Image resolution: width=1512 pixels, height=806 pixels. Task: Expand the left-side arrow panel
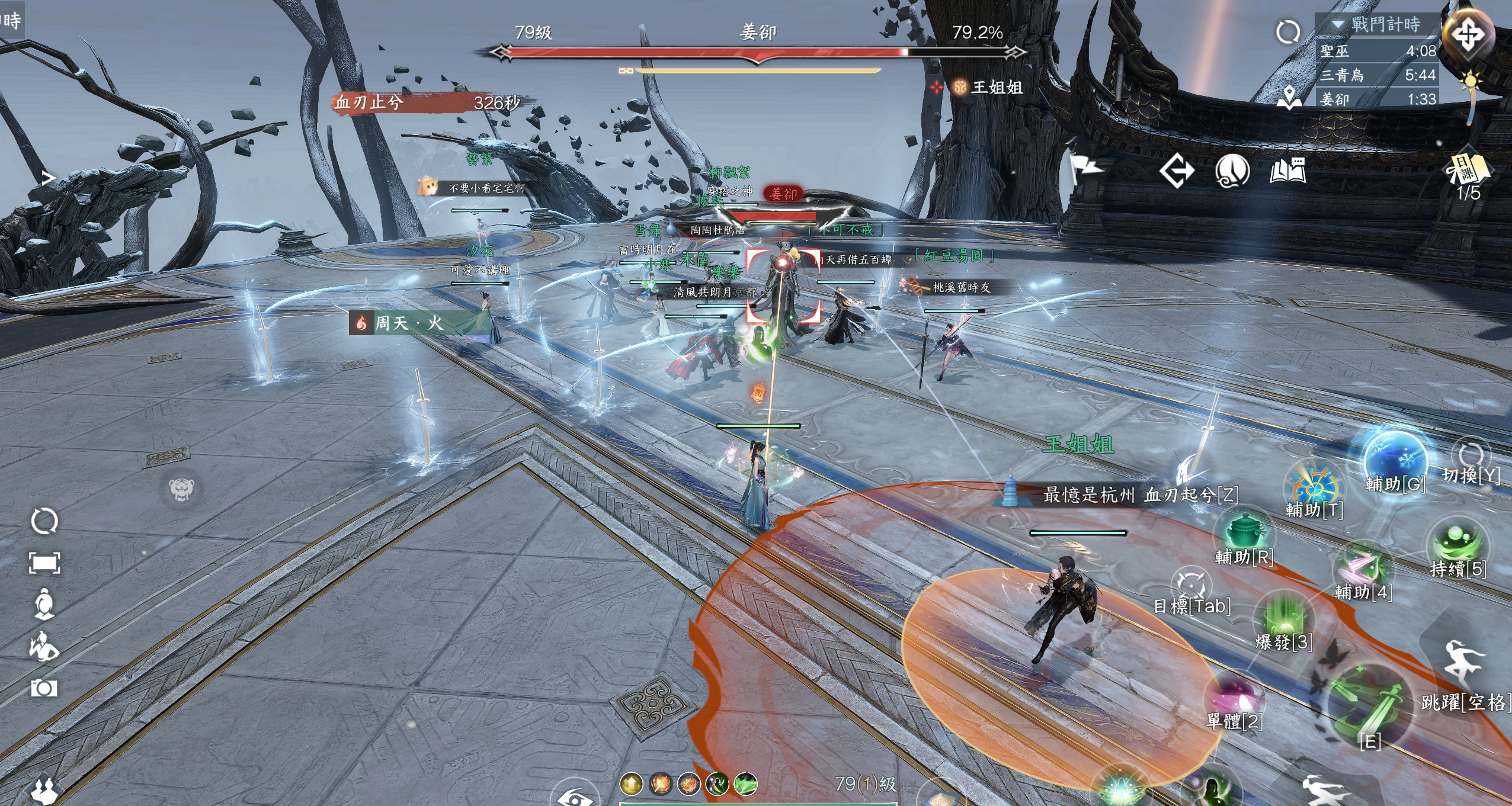point(49,177)
